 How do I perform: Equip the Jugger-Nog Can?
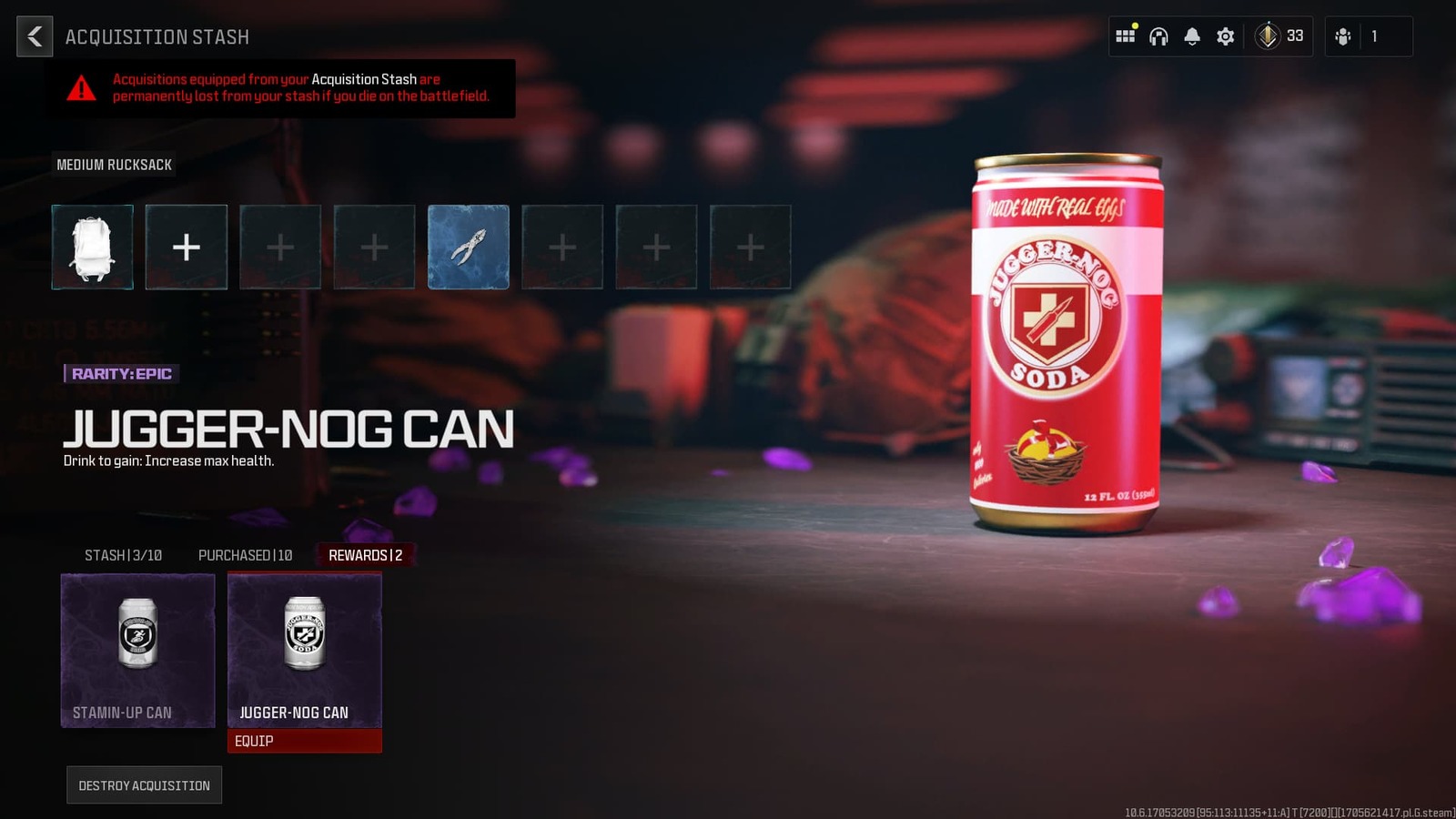(304, 741)
